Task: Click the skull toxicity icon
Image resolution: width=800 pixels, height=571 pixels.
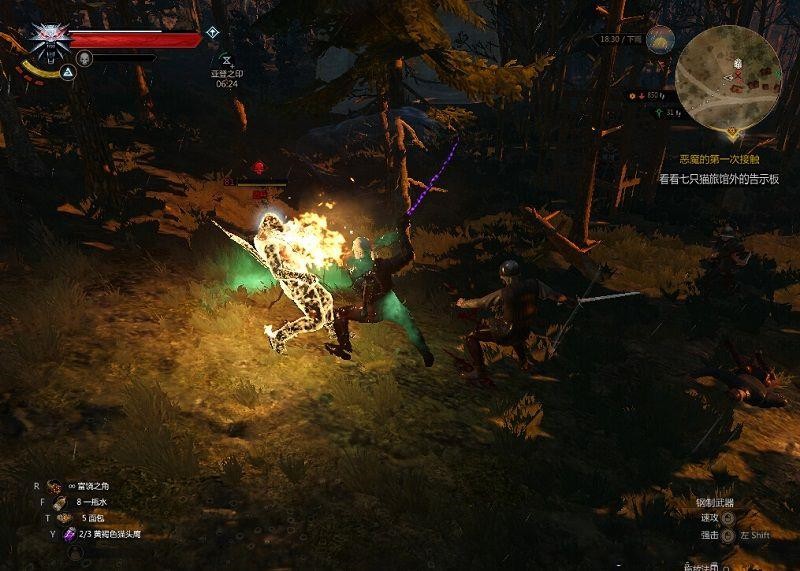Action: pos(85,58)
